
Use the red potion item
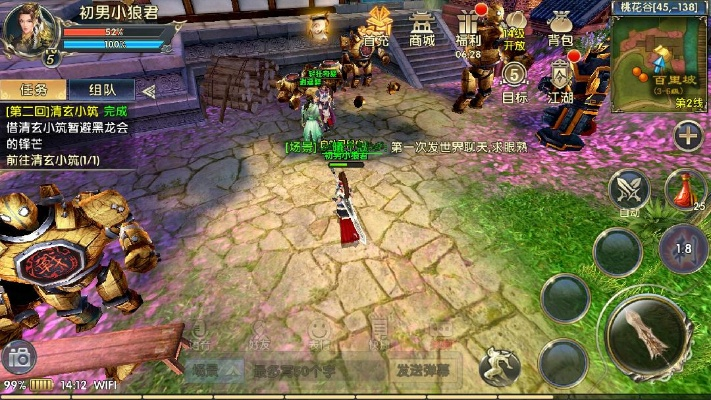684,189
